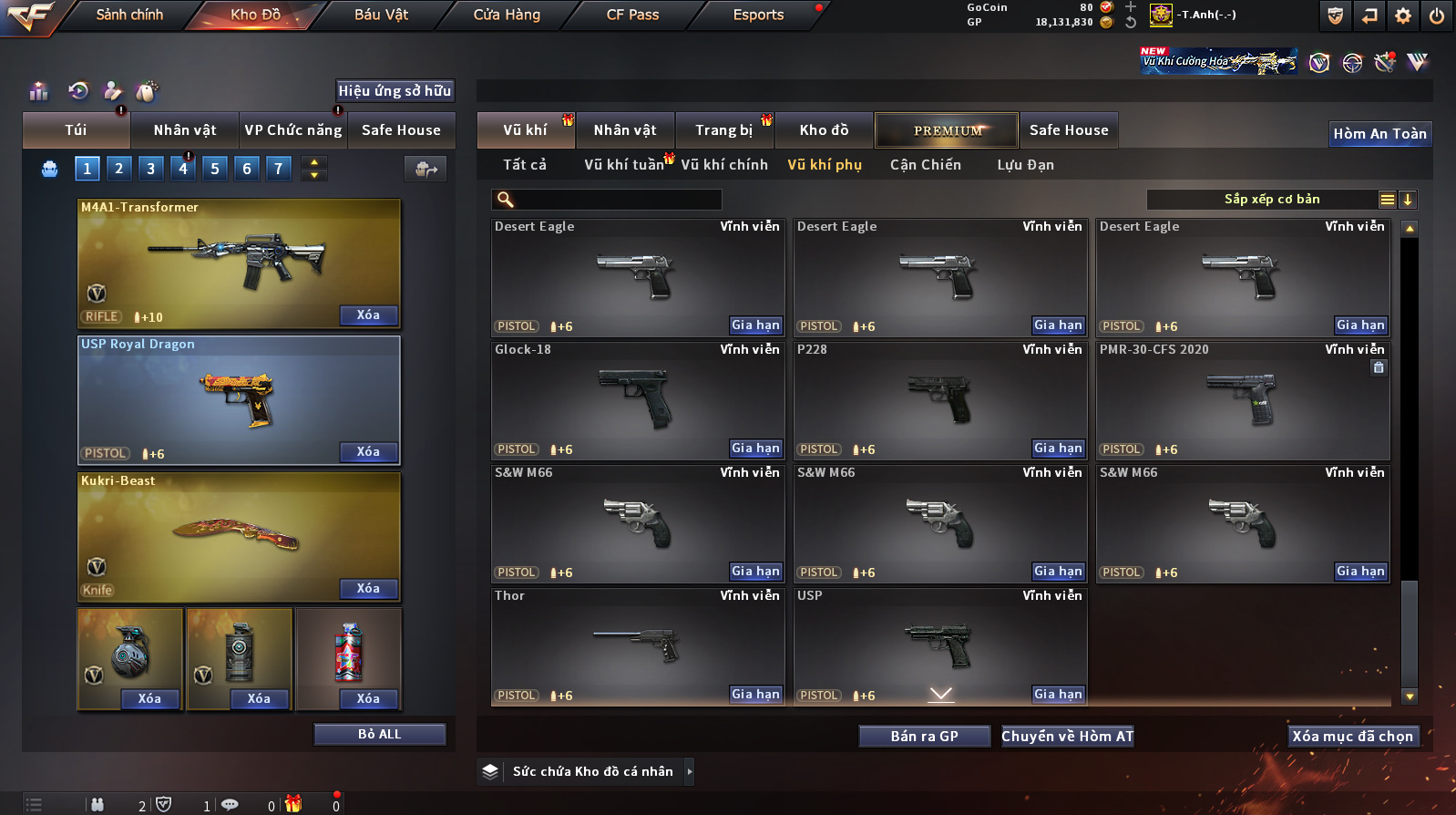Unequip everything with Bỏ ALL

coord(379,735)
